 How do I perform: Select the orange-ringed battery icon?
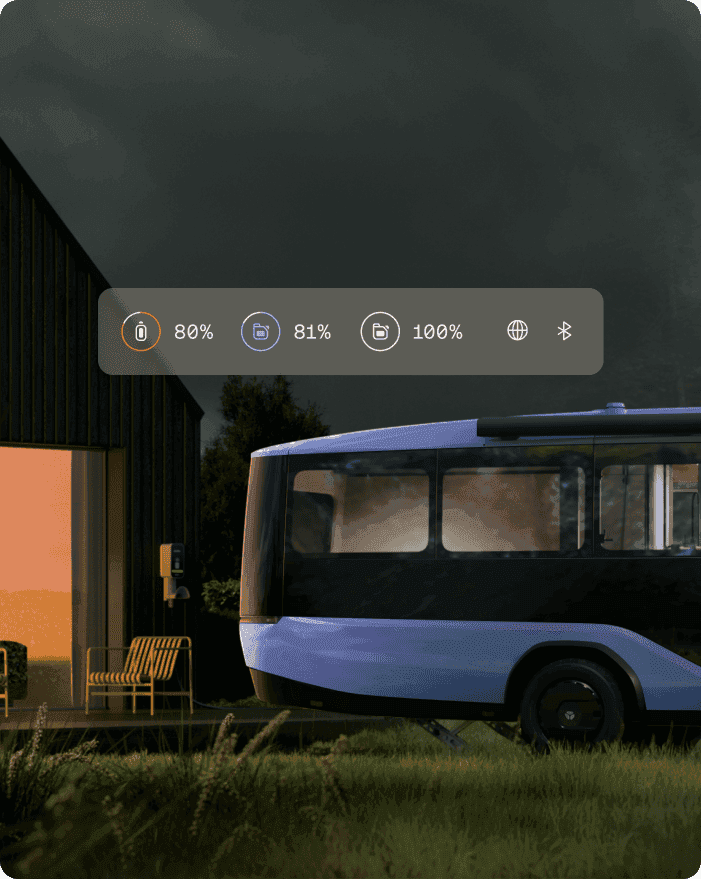click(141, 332)
